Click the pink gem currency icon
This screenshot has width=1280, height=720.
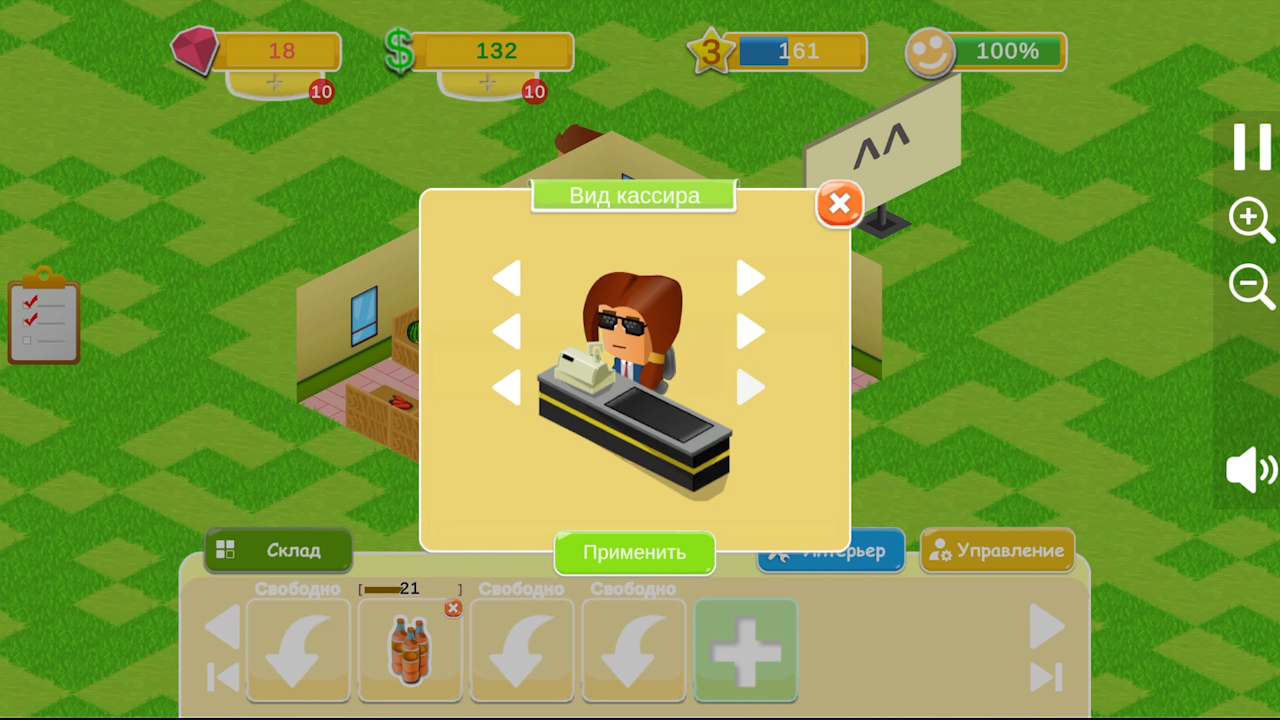click(x=196, y=50)
